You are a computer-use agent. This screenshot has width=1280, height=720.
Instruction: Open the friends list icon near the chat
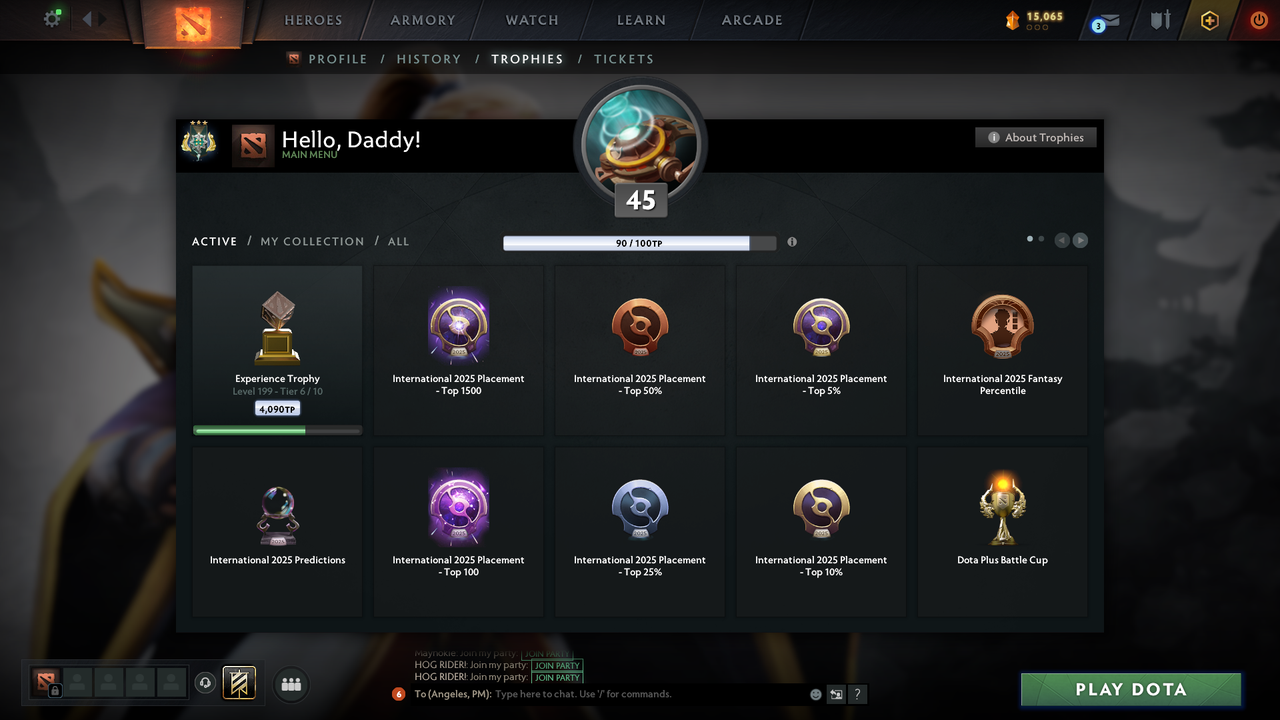[290, 684]
